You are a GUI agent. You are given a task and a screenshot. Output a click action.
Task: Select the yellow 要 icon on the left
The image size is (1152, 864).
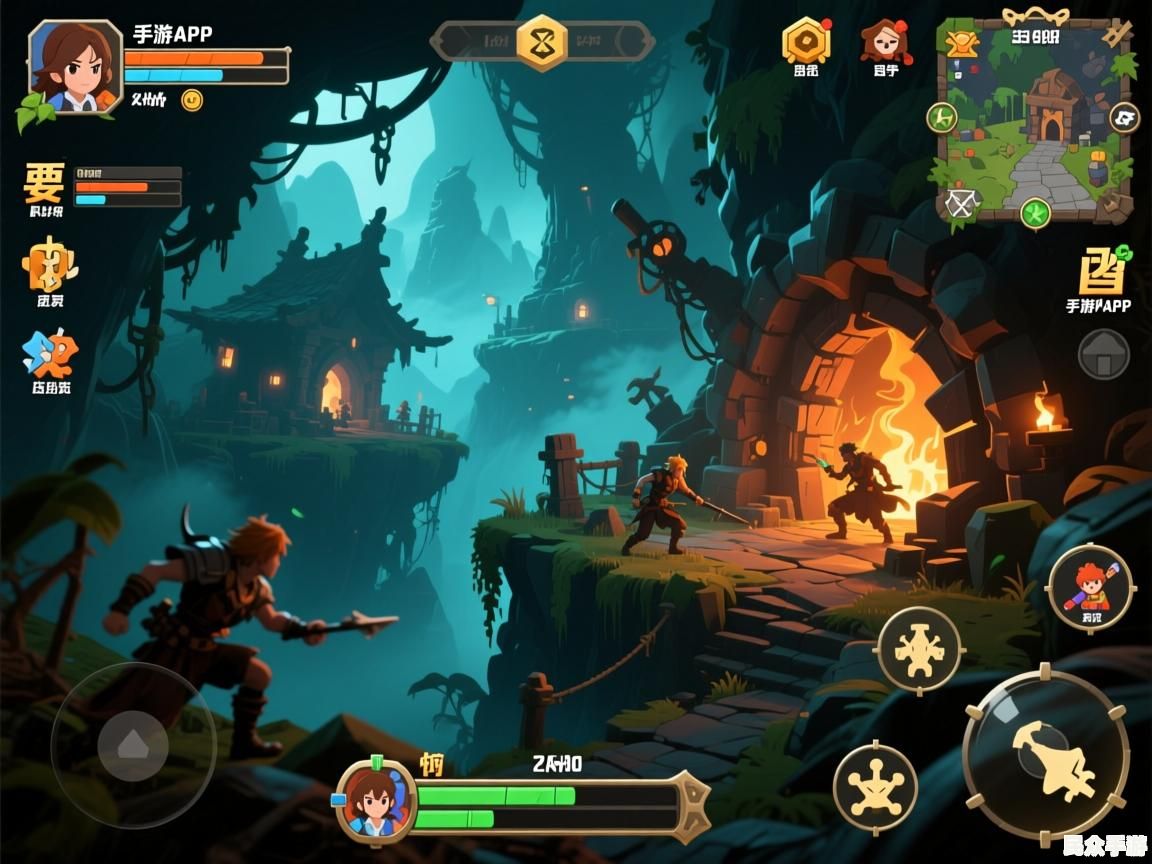pos(44,183)
